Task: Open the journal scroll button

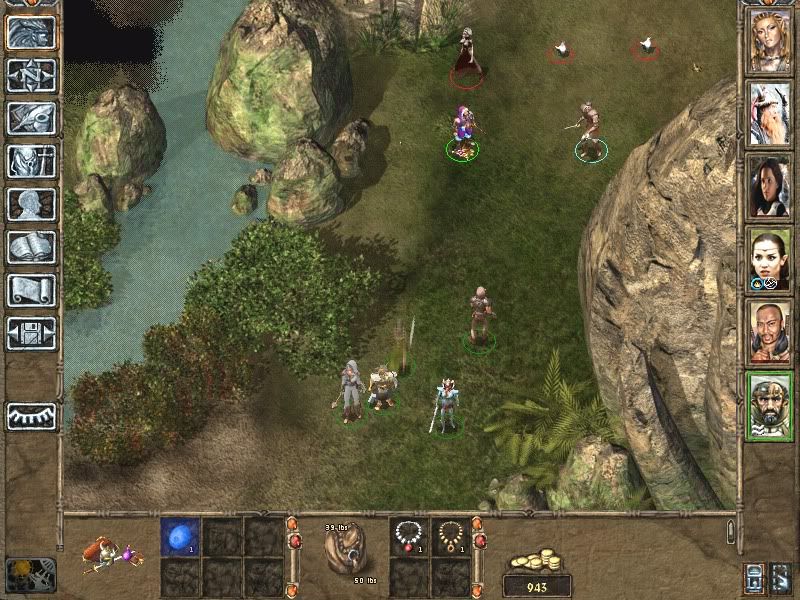Action: point(31,290)
